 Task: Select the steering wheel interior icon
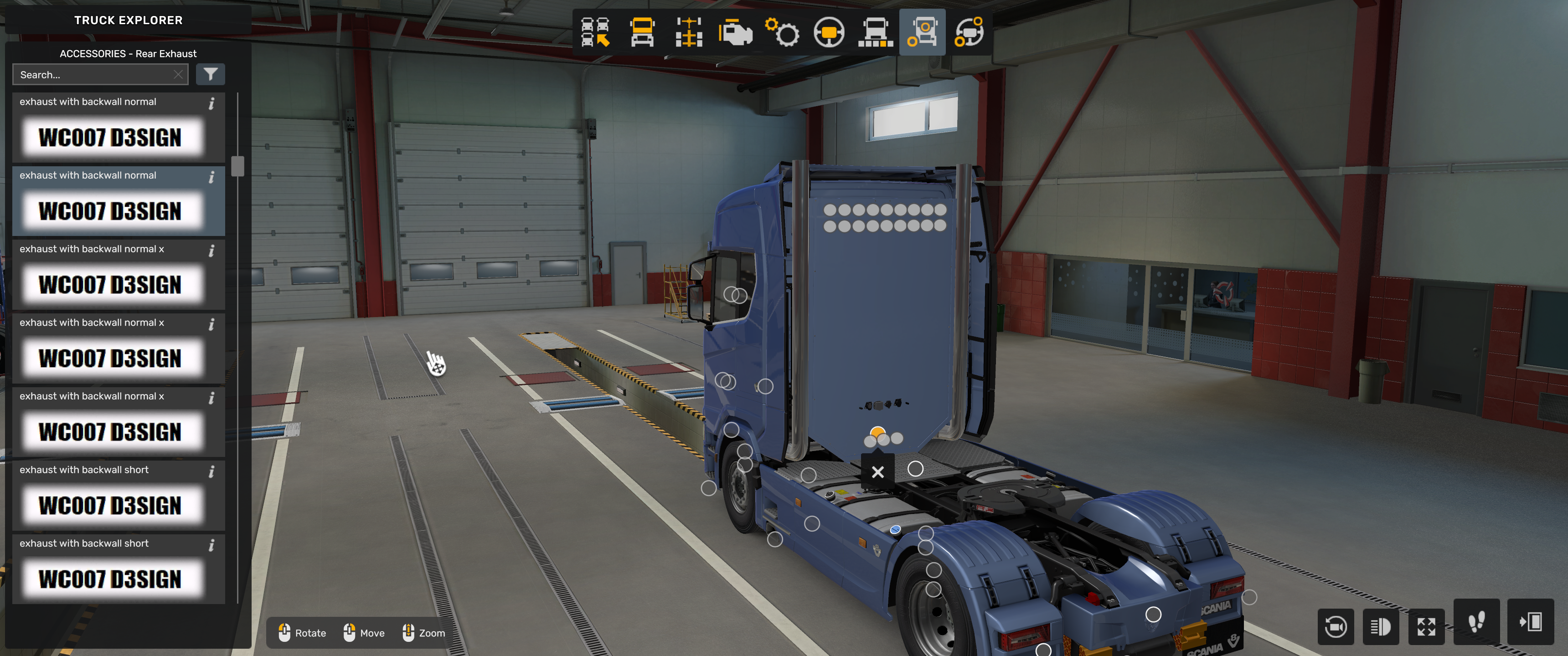coord(829,33)
